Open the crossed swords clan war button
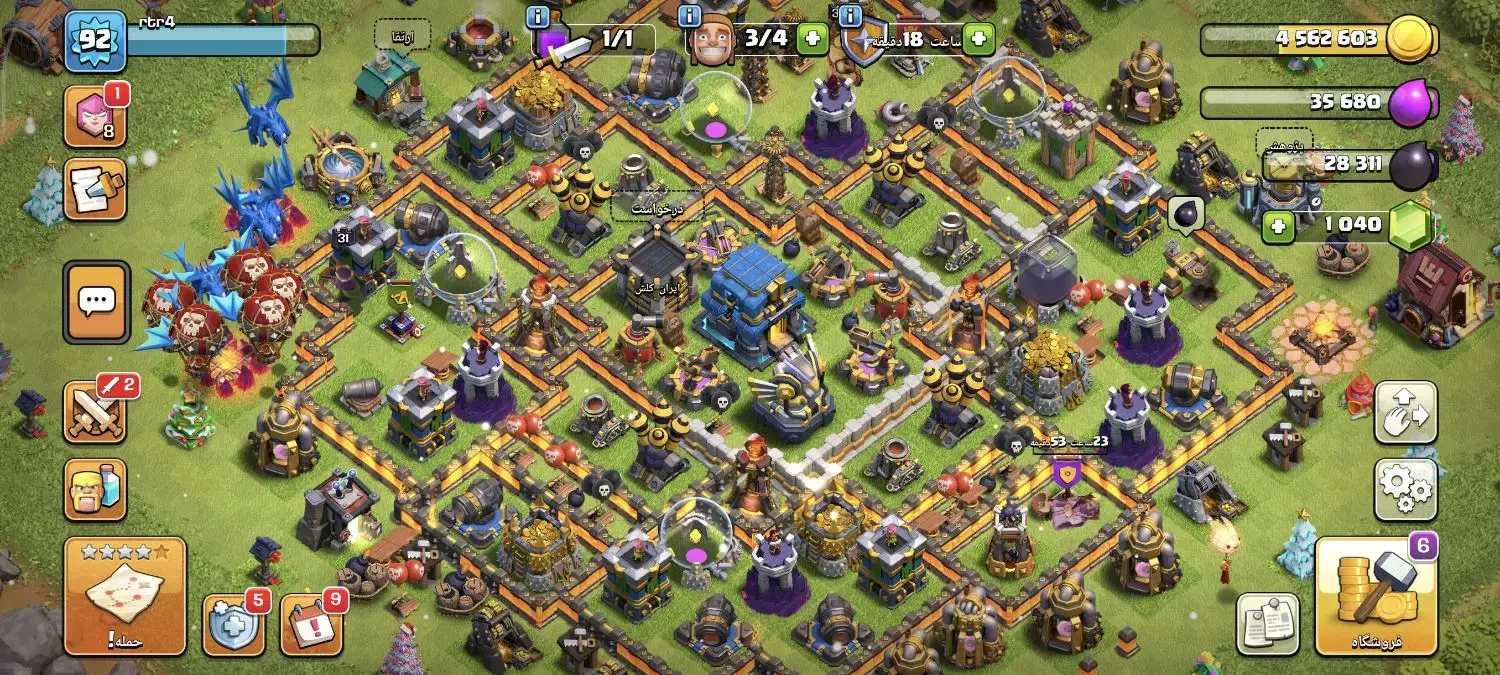 pyautogui.click(x=95, y=411)
